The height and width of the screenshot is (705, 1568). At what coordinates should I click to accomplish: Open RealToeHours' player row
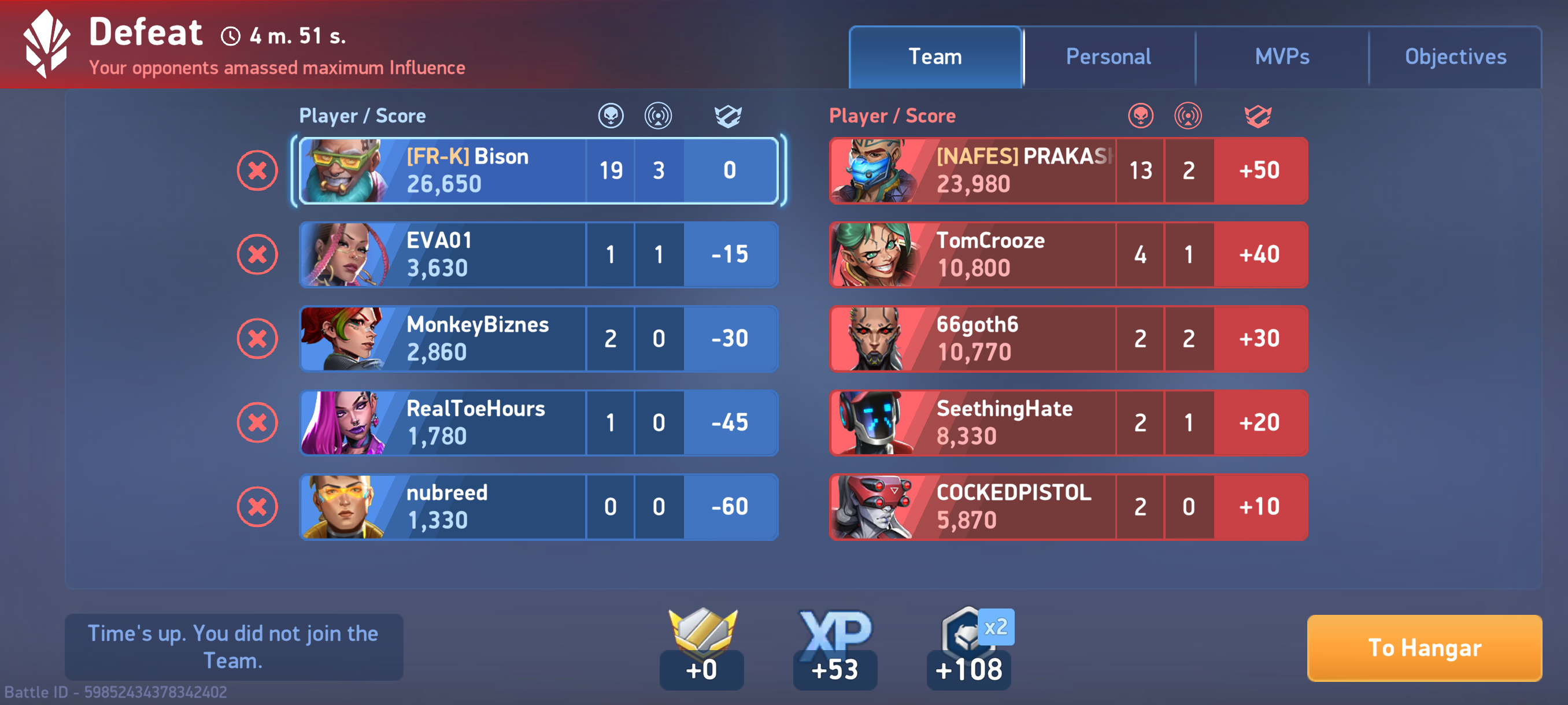(x=538, y=423)
